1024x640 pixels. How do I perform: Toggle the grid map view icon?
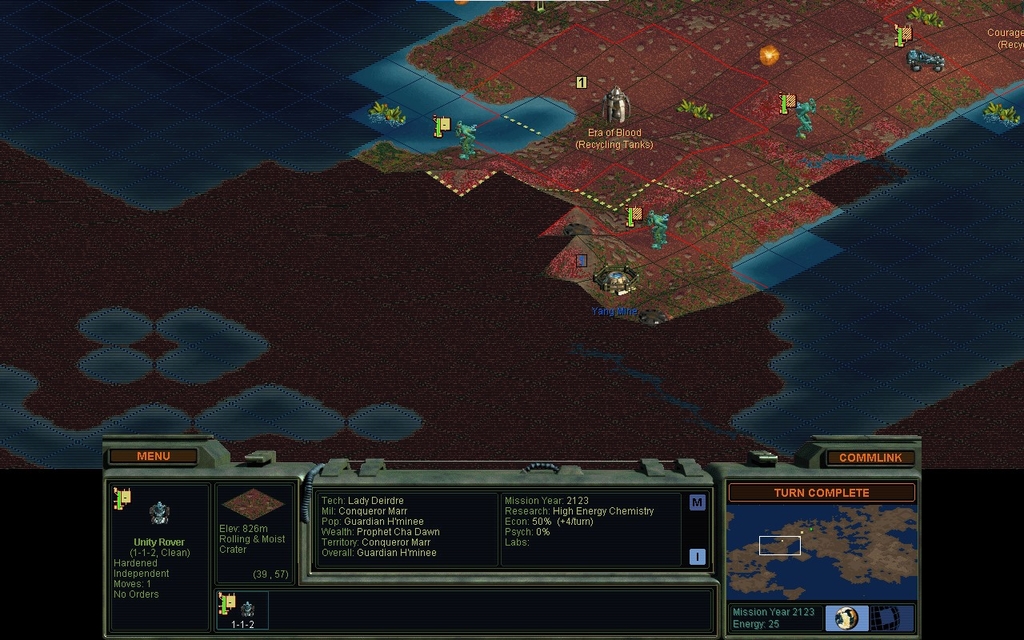tap(884, 618)
